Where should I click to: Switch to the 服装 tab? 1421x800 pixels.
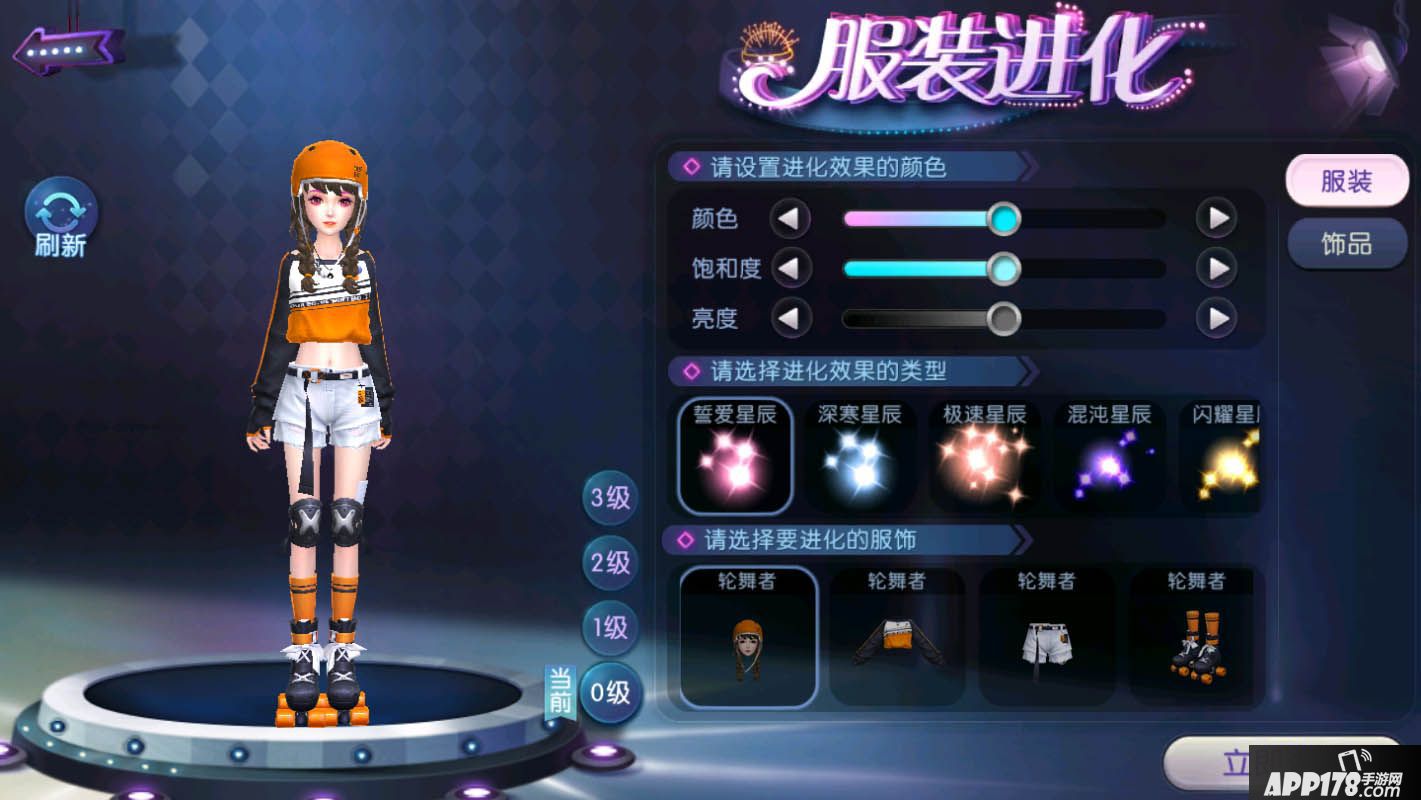pyautogui.click(x=1347, y=181)
